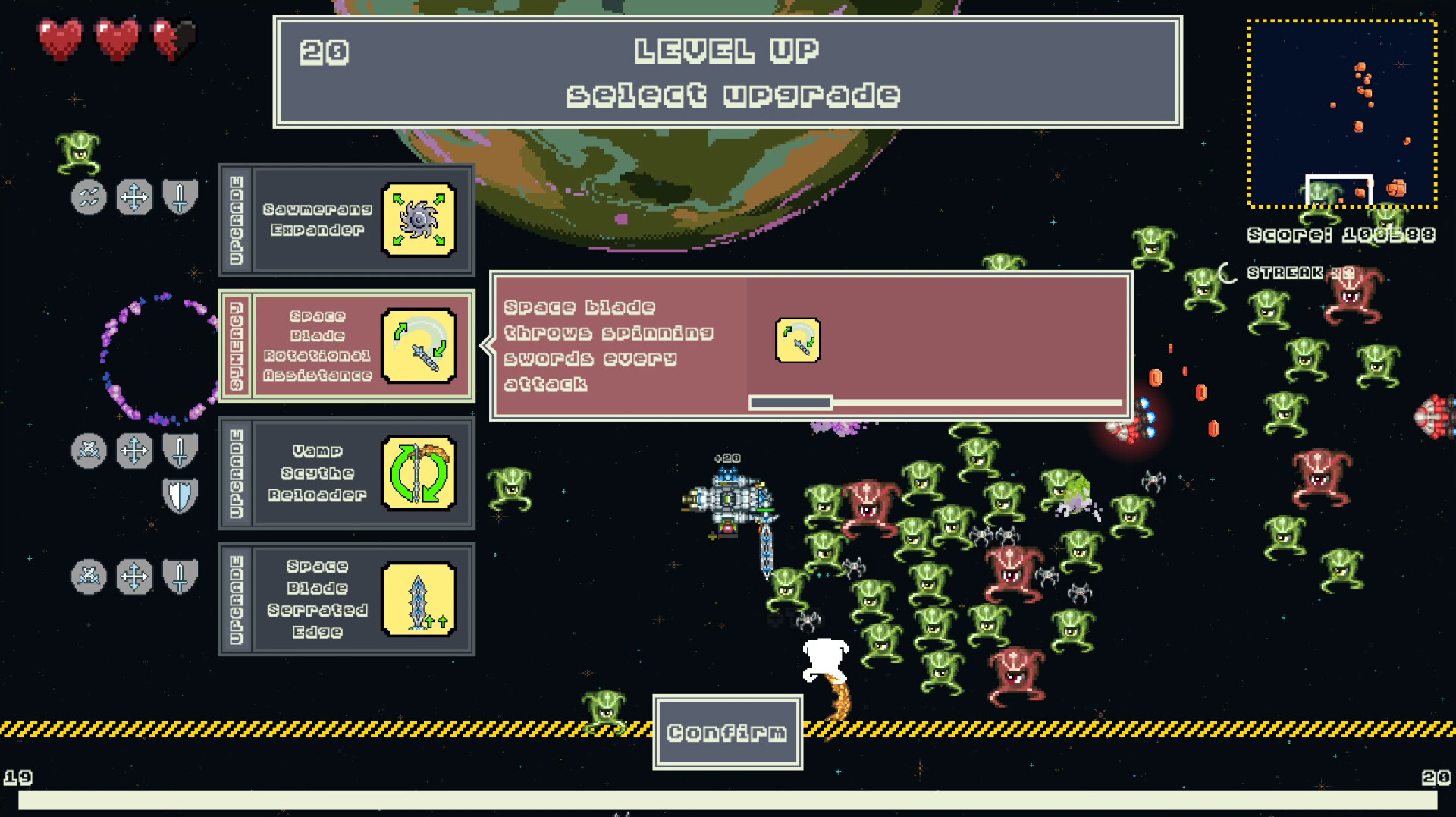Select the crossed-swords icon beside second weapon row
The width and height of the screenshot is (1456, 817).
(x=89, y=450)
